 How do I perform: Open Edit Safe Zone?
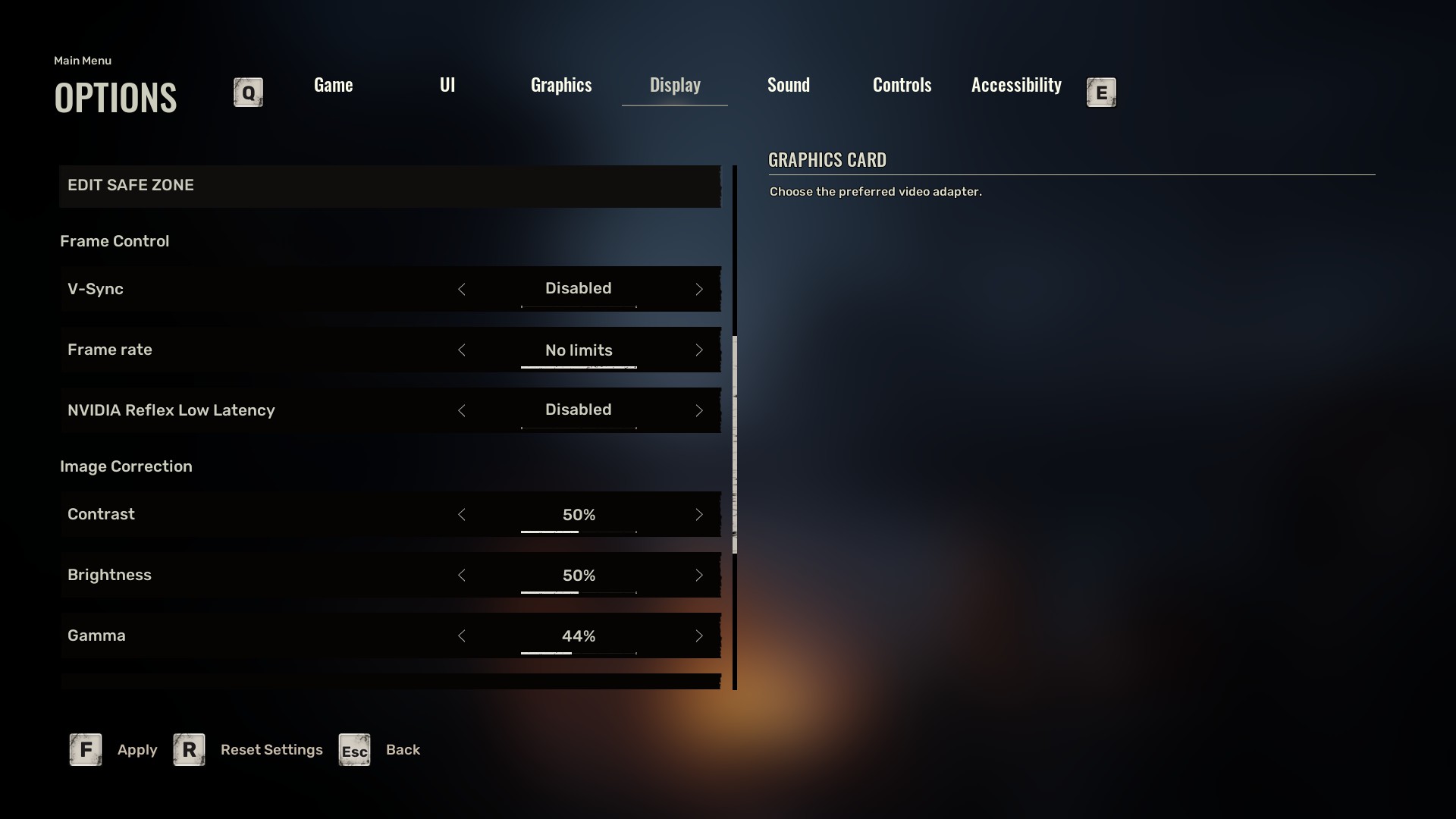pyautogui.click(x=390, y=186)
